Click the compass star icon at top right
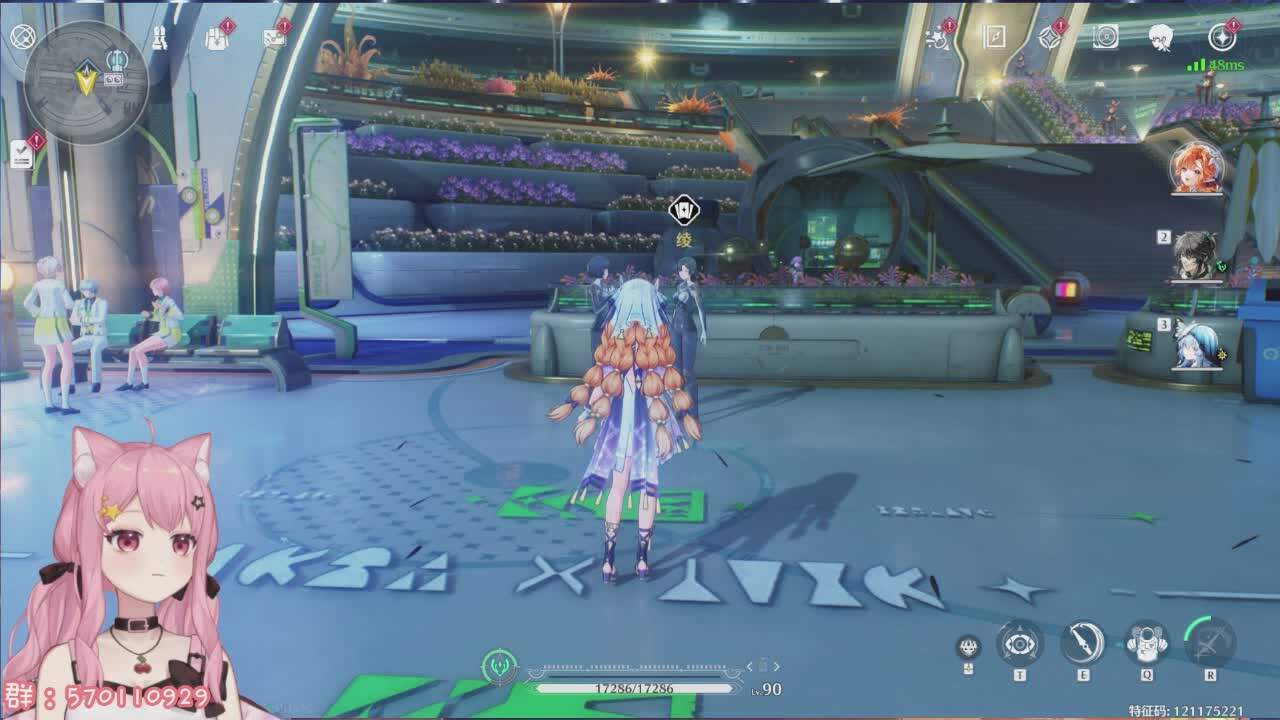The image size is (1280, 720). point(1222,37)
